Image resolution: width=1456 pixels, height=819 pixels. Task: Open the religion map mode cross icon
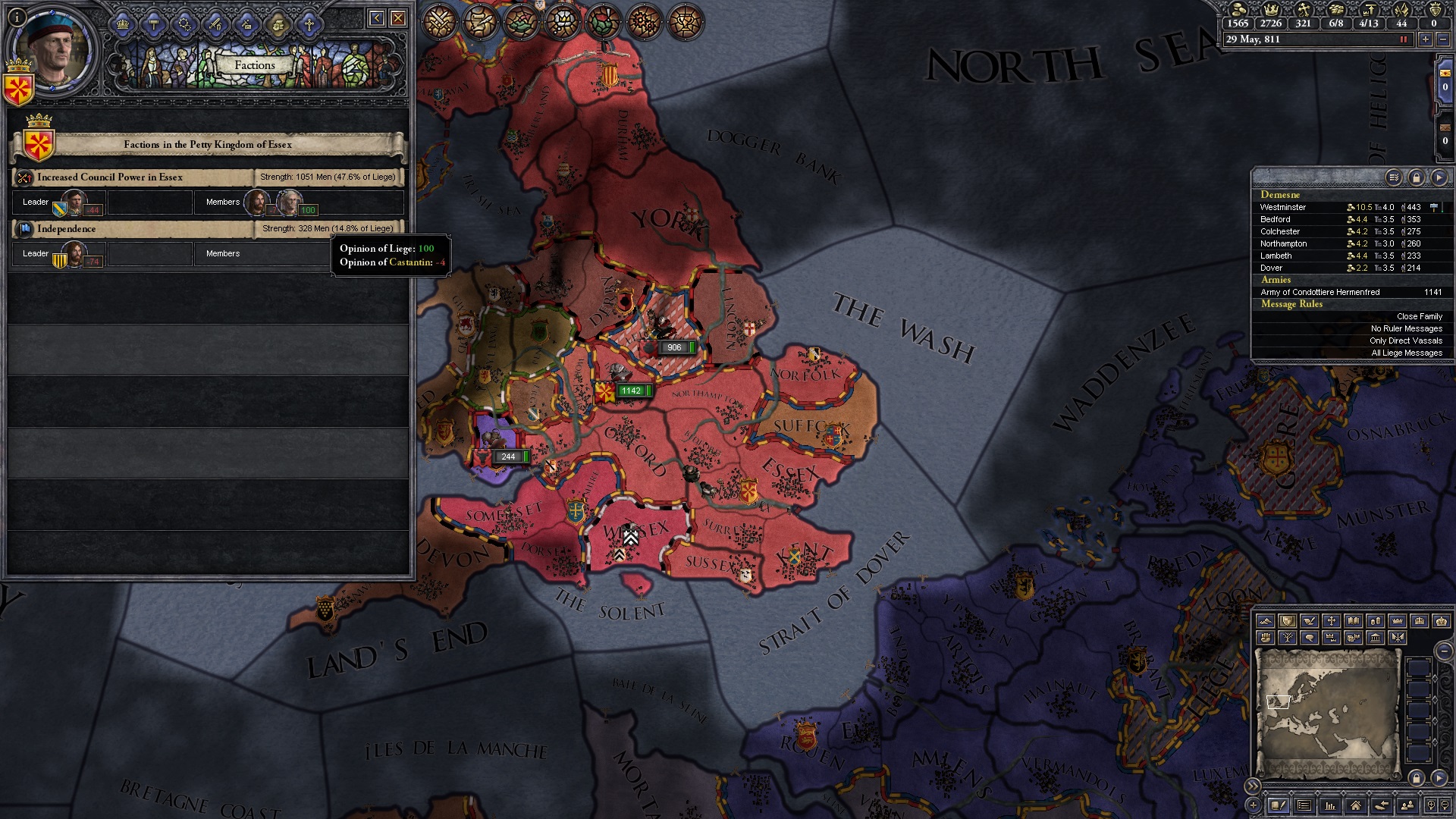(x=1332, y=621)
